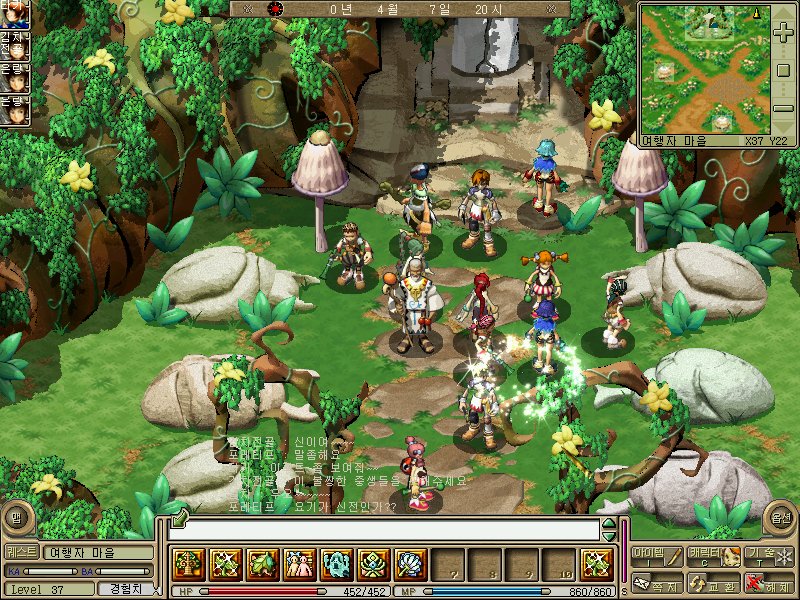Open the 퀘스트 quest log

tap(21, 552)
